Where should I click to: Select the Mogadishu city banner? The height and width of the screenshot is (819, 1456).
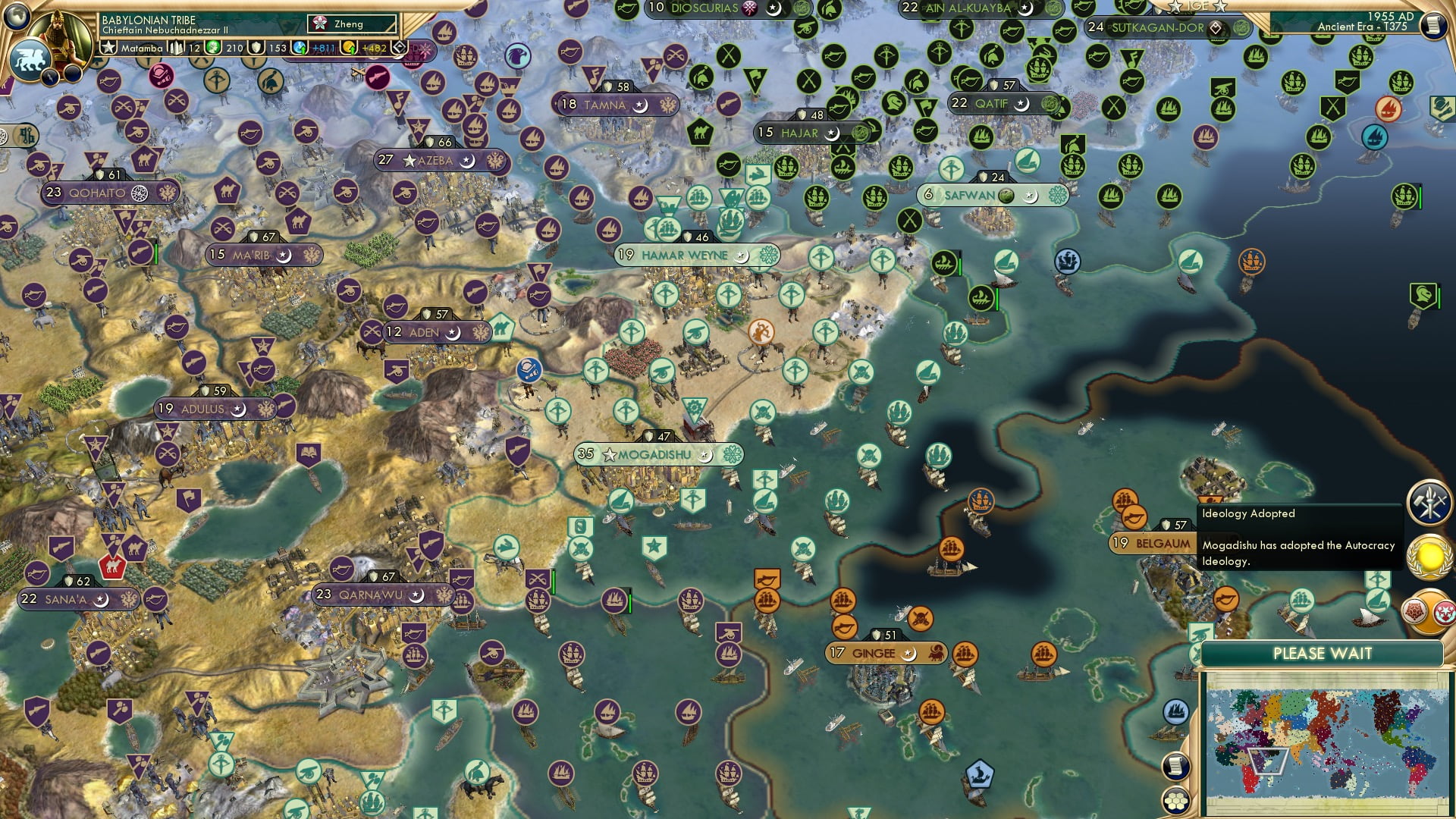pos(657,455)
